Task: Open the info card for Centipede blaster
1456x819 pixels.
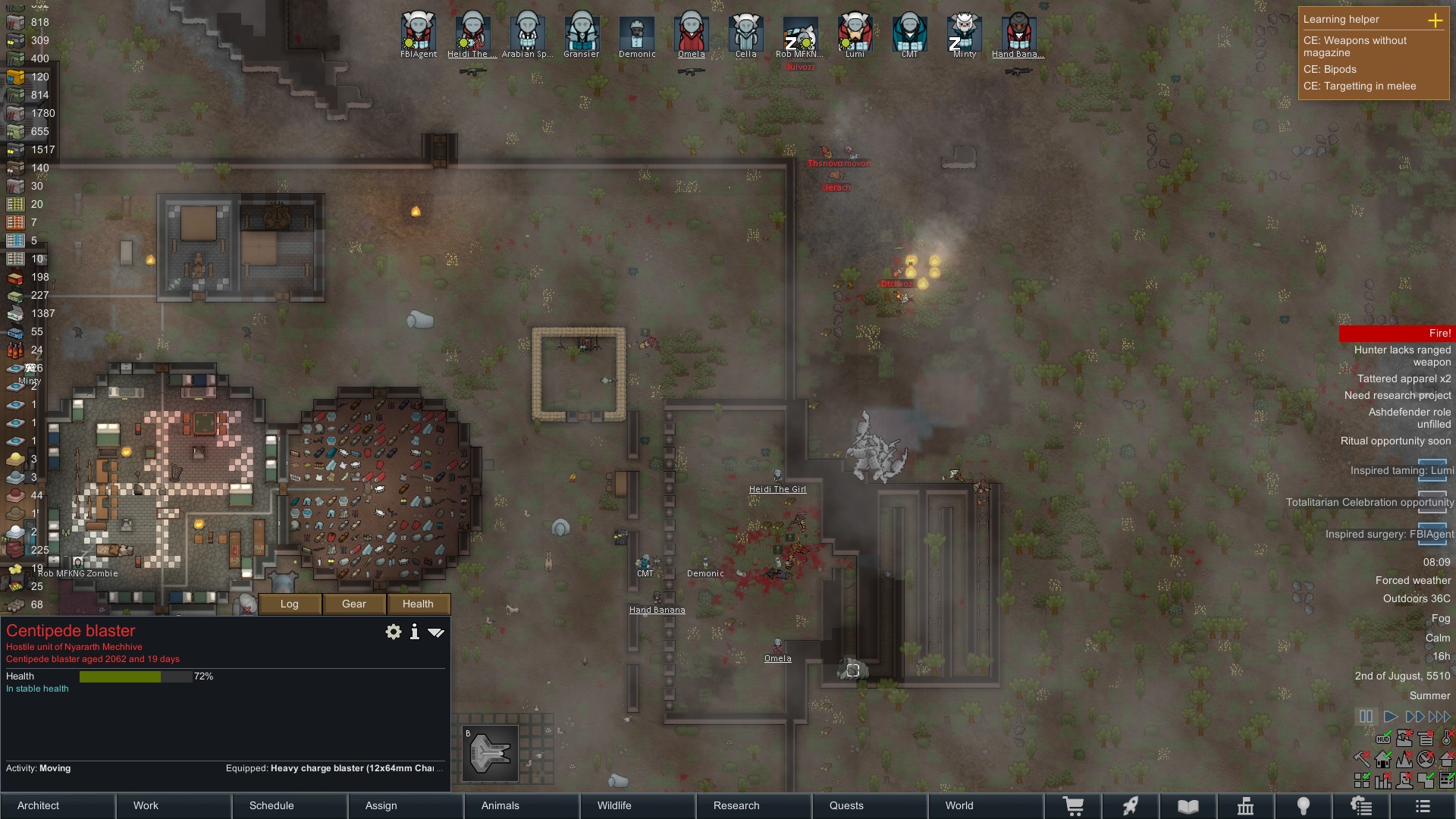Action: [414, 632]
